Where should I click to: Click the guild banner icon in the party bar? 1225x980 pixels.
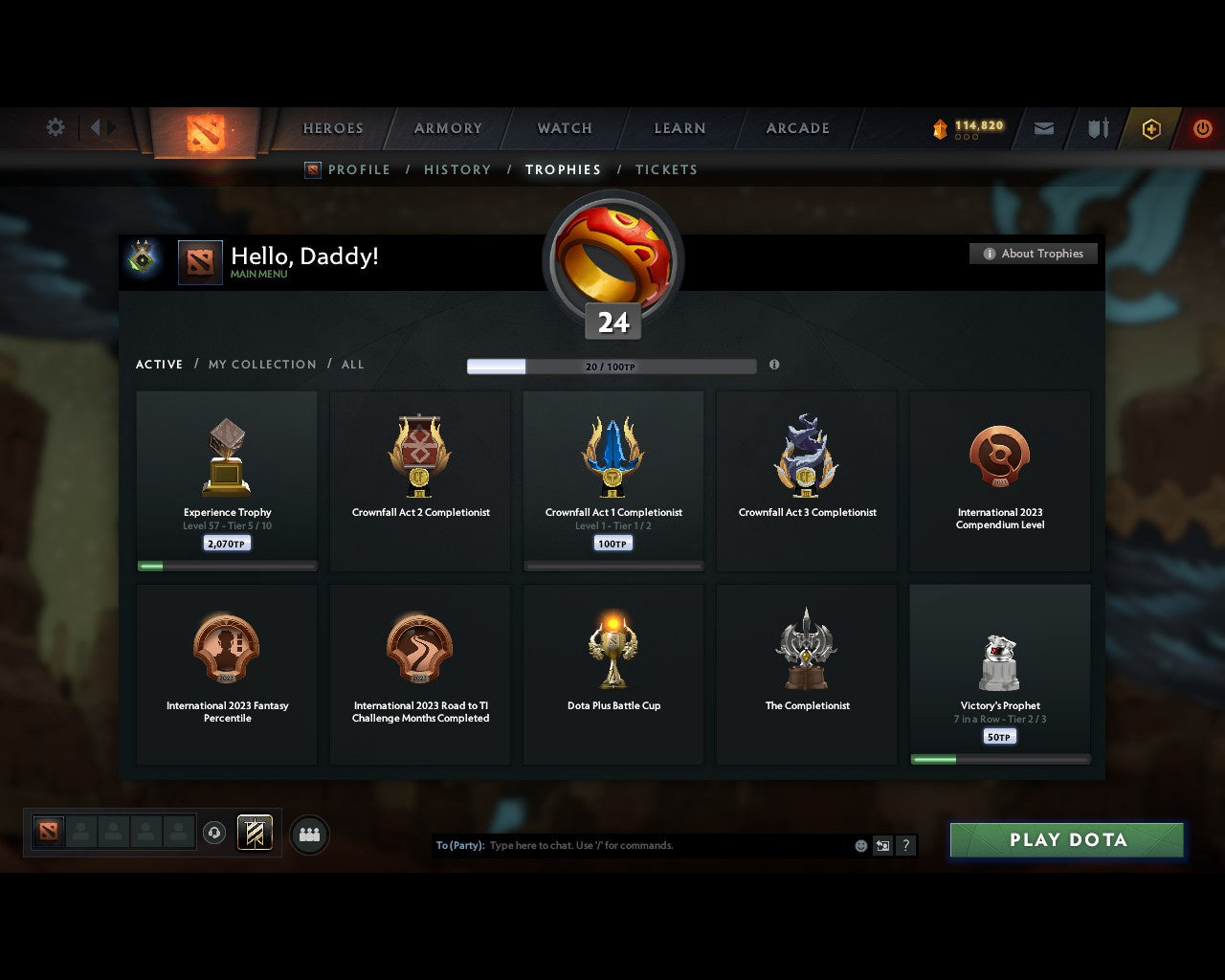click(x=255, y=833)
